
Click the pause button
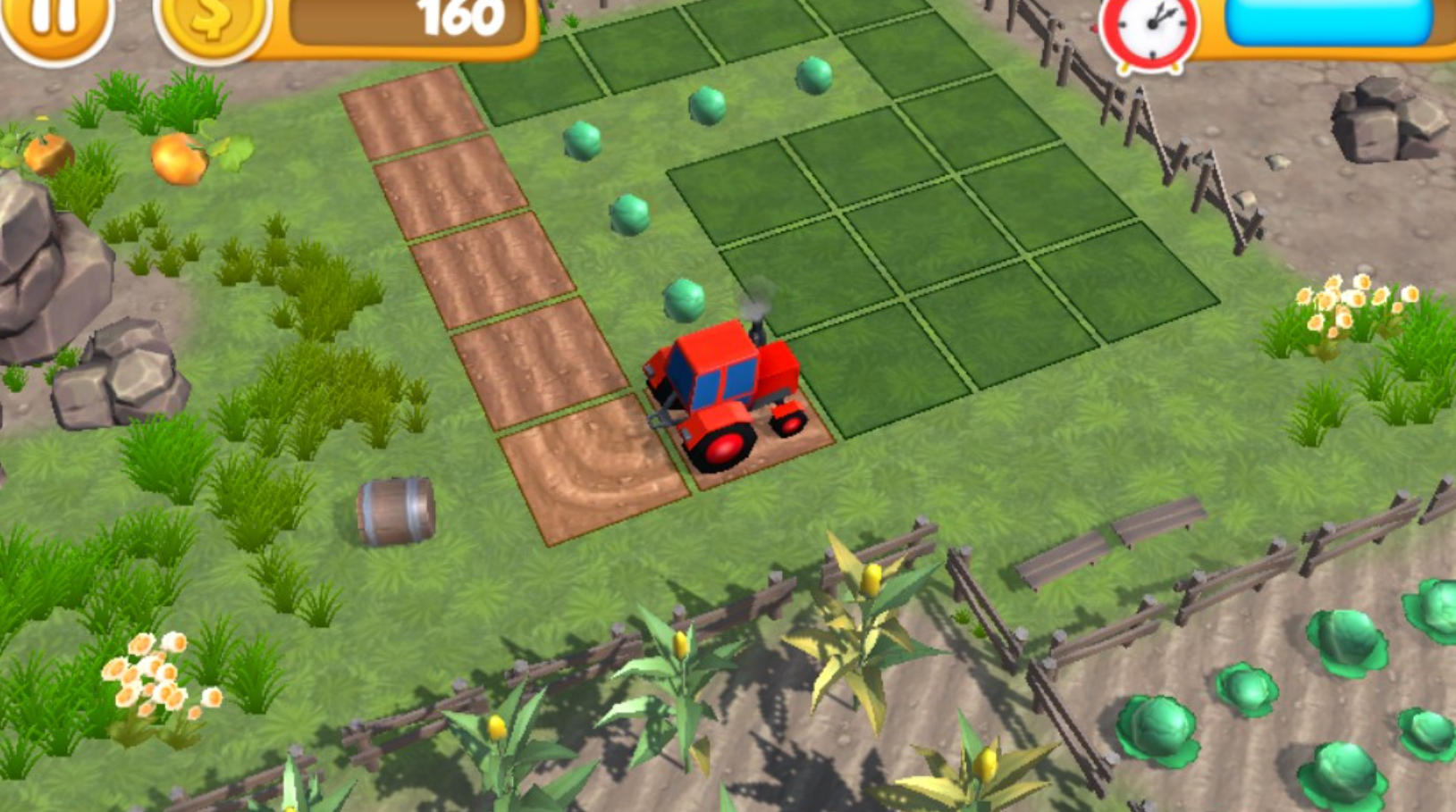[x=55, y=20]
